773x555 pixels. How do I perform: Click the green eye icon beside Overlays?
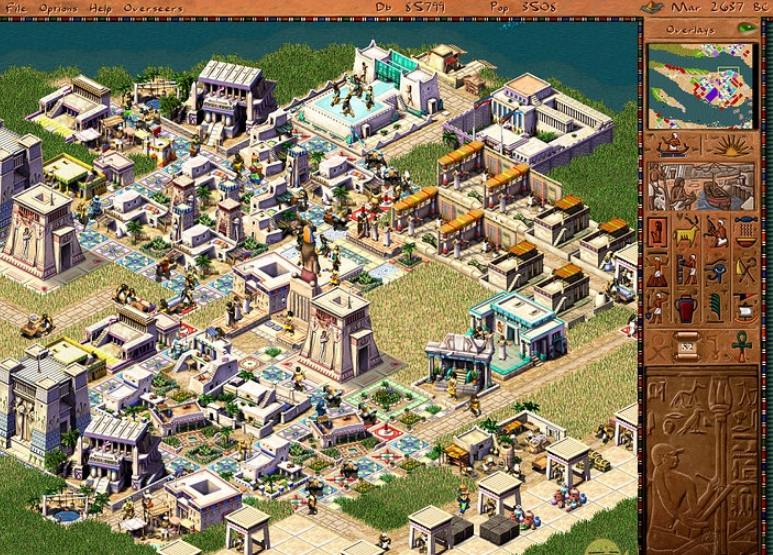[x=746, y=28]
